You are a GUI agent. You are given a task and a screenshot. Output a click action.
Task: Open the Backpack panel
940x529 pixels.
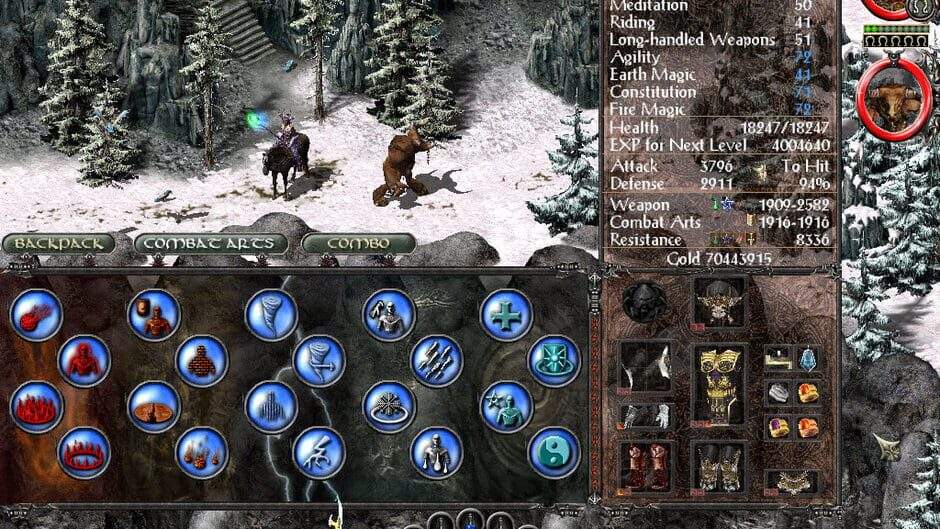58,244
